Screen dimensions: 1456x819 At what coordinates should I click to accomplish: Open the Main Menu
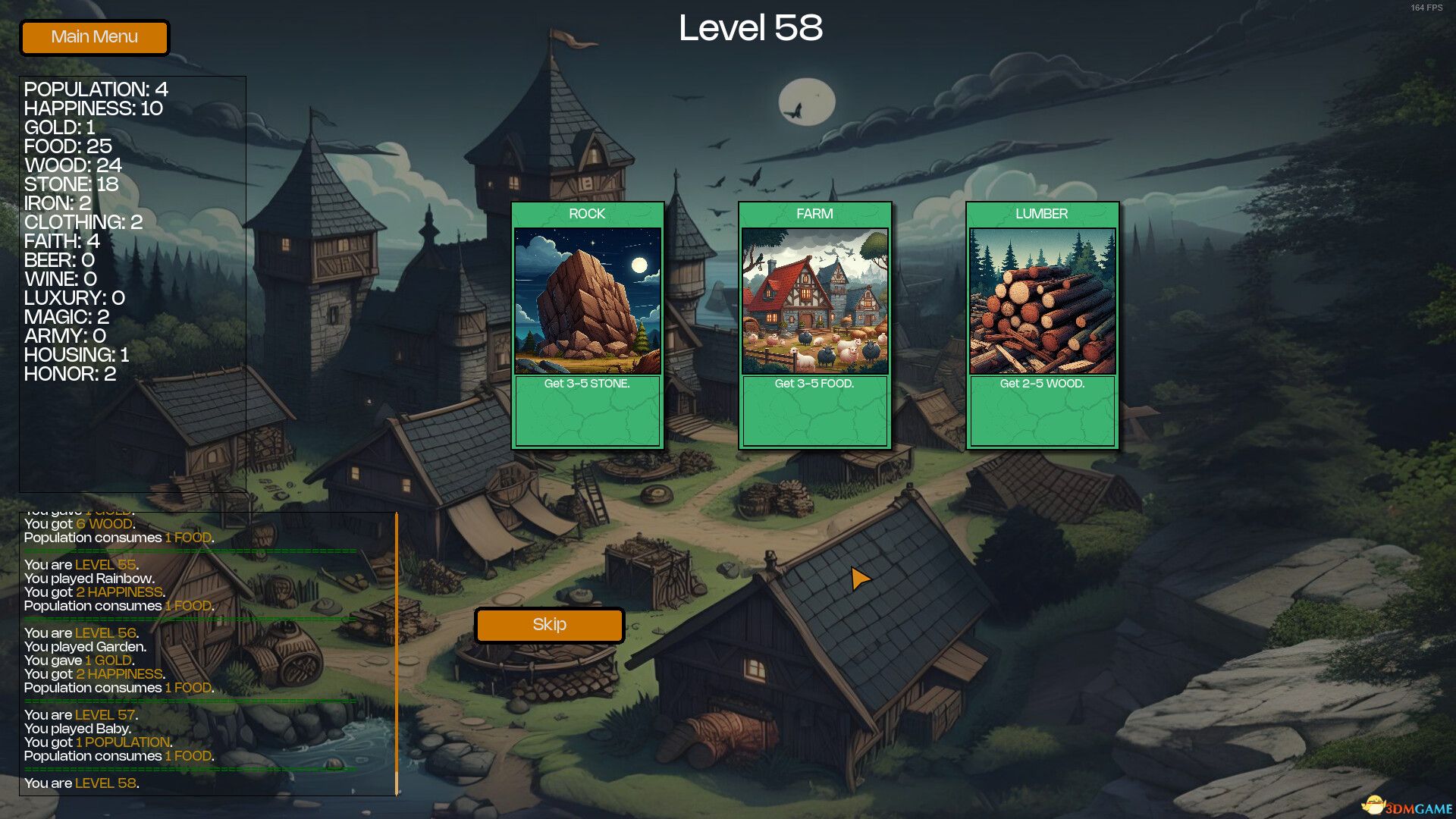coord(94,37)
